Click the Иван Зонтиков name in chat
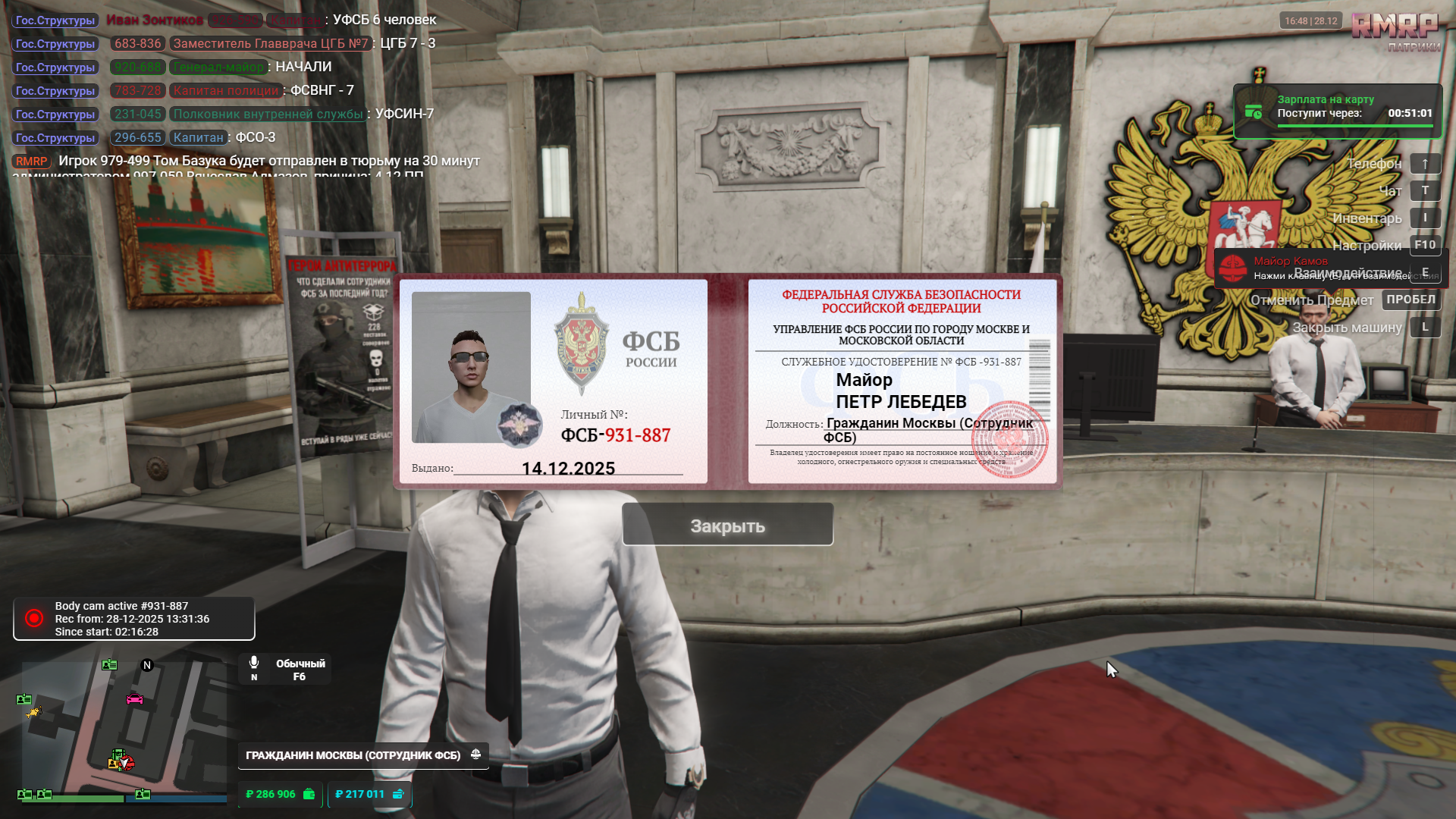This screenshot has width=1456, height=819. (155, 20)
